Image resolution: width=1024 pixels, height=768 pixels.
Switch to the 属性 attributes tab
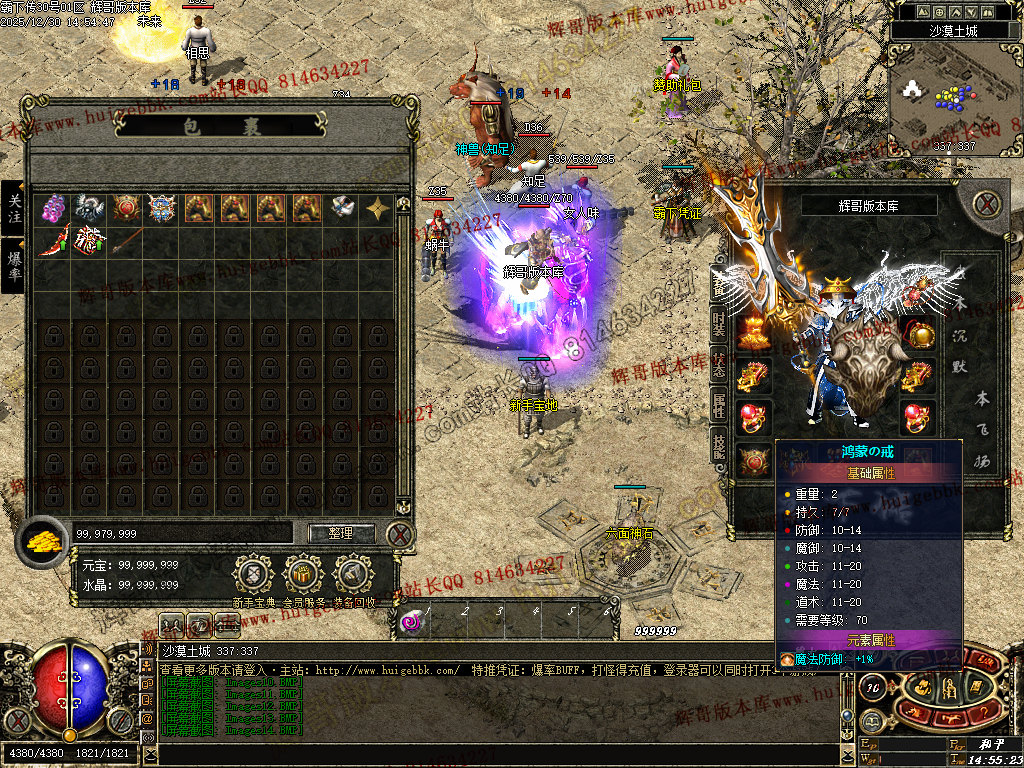pyautogui.click(x=719, y=405)
